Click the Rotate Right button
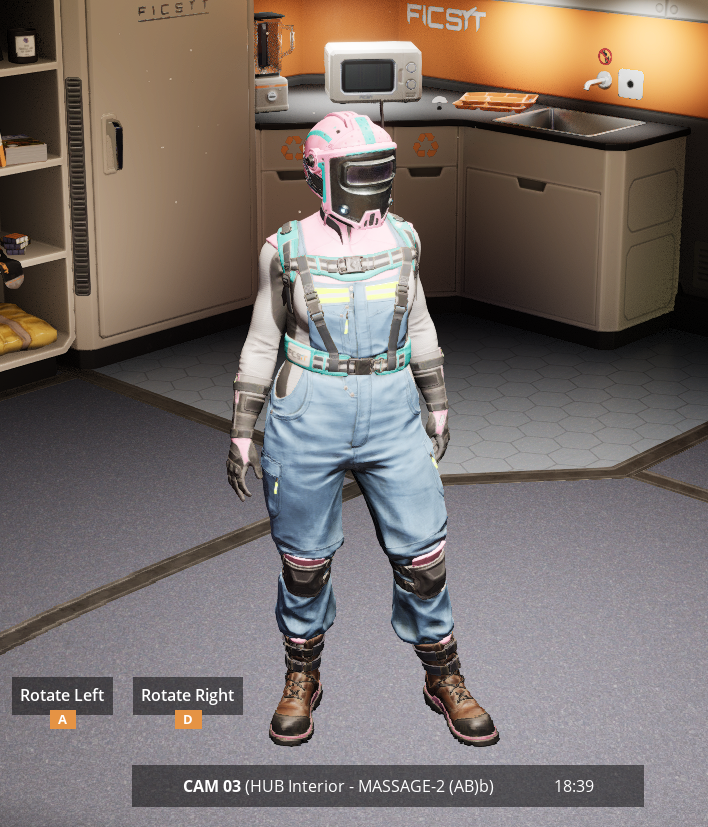Screen dimensions: 708x827 [x=187, y=695]
